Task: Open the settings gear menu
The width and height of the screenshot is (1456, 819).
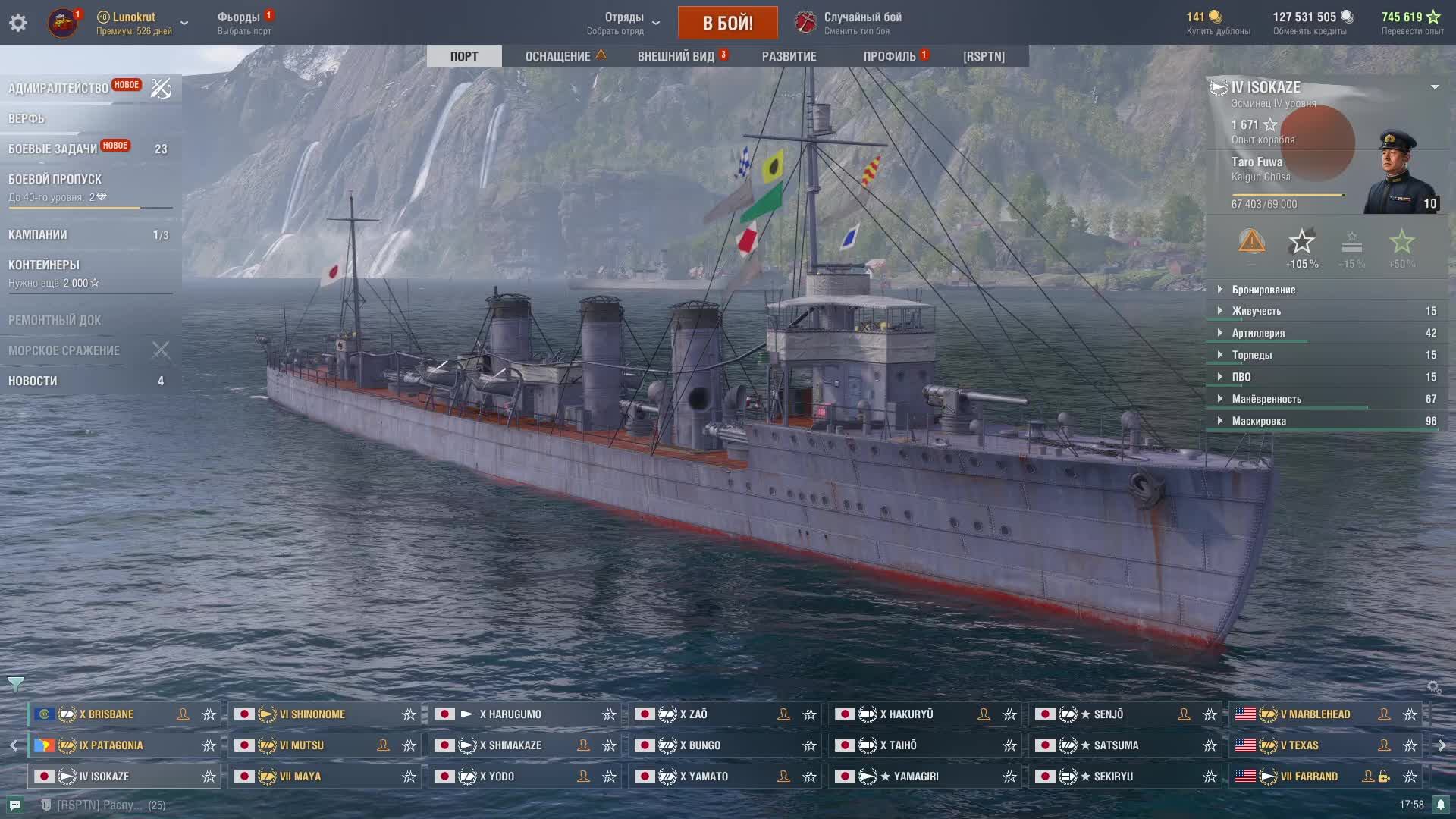Action: 18,23
